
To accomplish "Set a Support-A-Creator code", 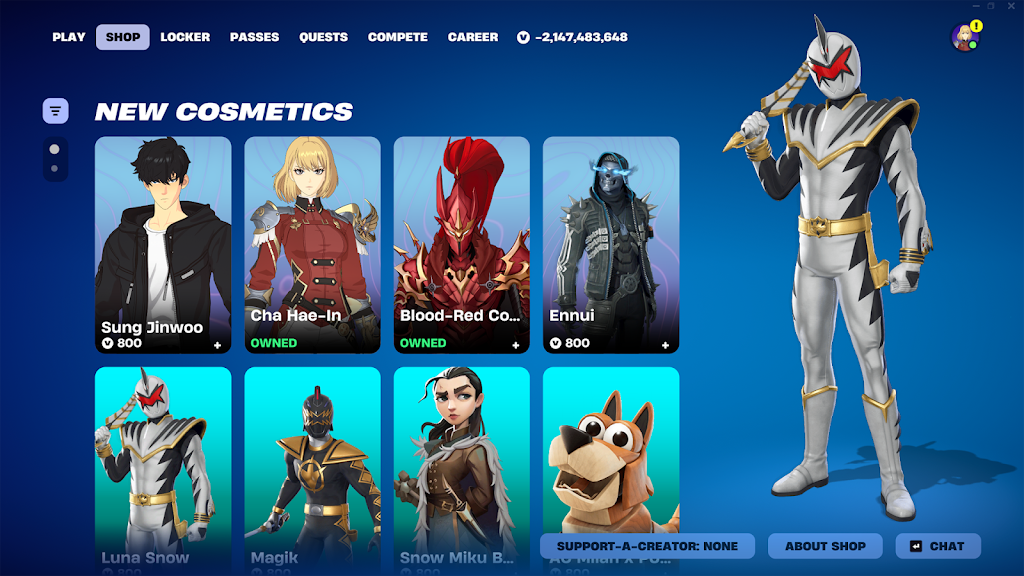I will click(647, 546).
